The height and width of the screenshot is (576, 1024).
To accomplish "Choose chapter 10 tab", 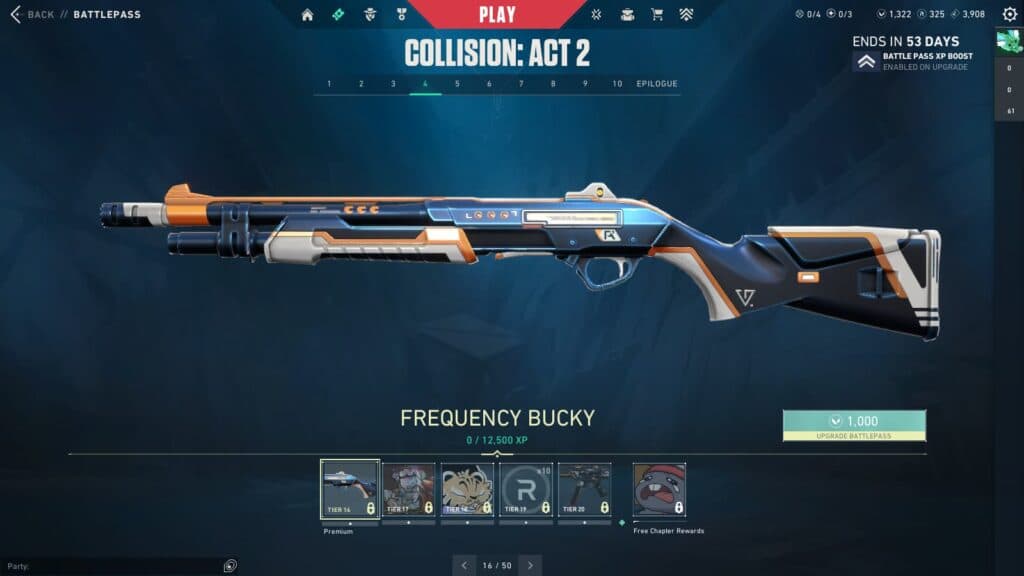I will tap(617, 84).
